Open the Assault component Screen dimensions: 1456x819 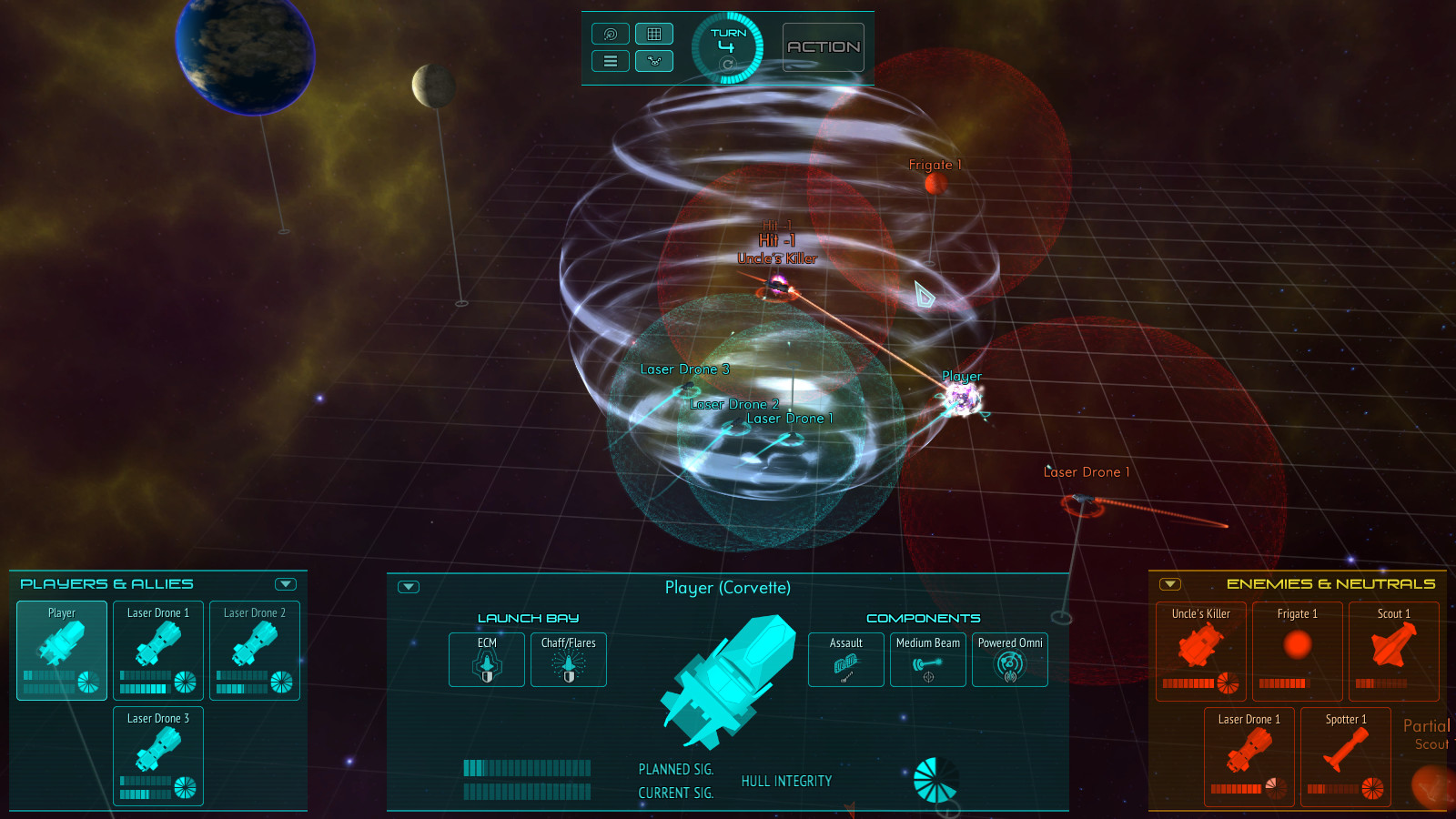pos(844,660)
